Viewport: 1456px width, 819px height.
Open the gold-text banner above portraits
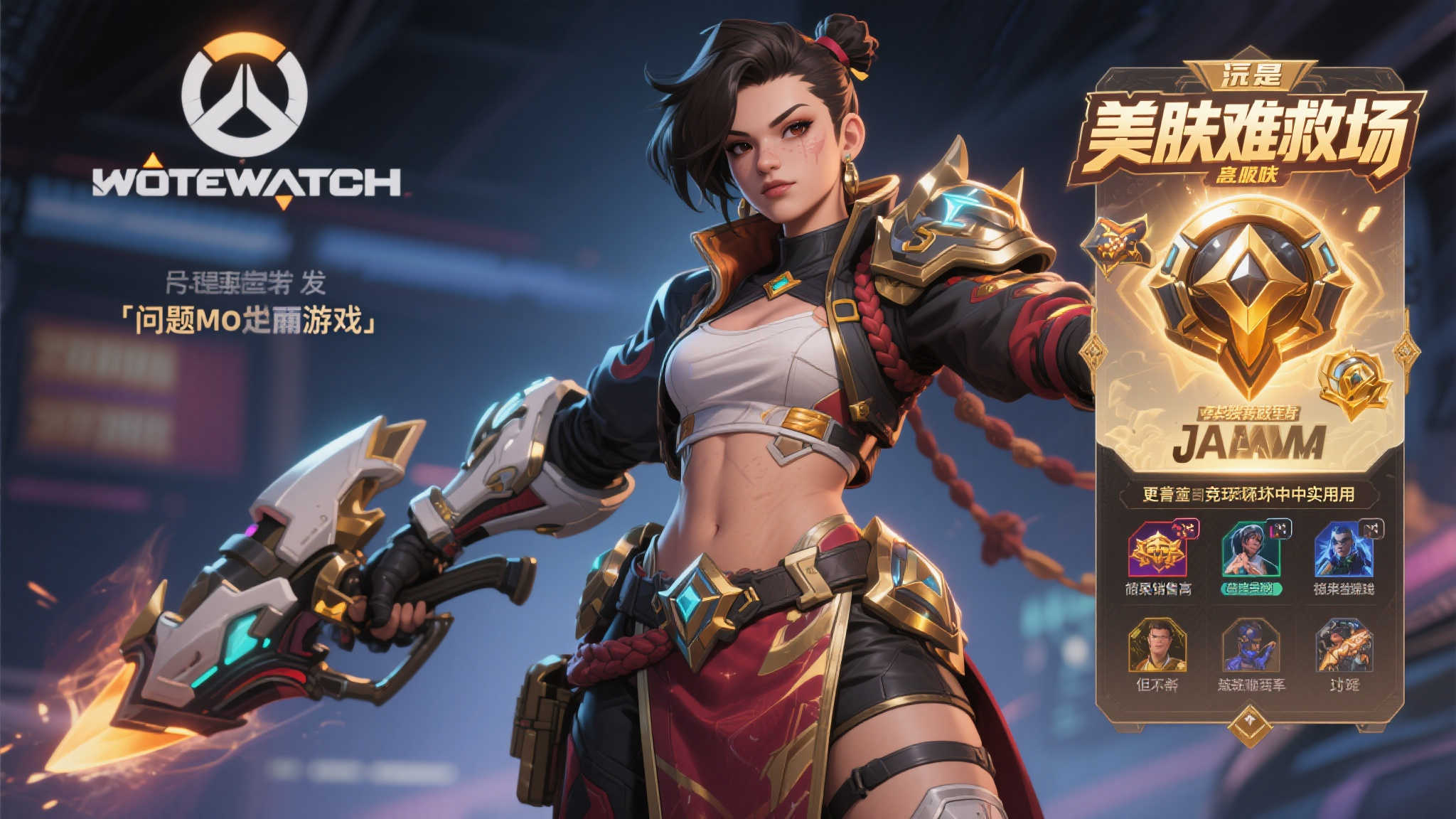tap(1248, 494)
